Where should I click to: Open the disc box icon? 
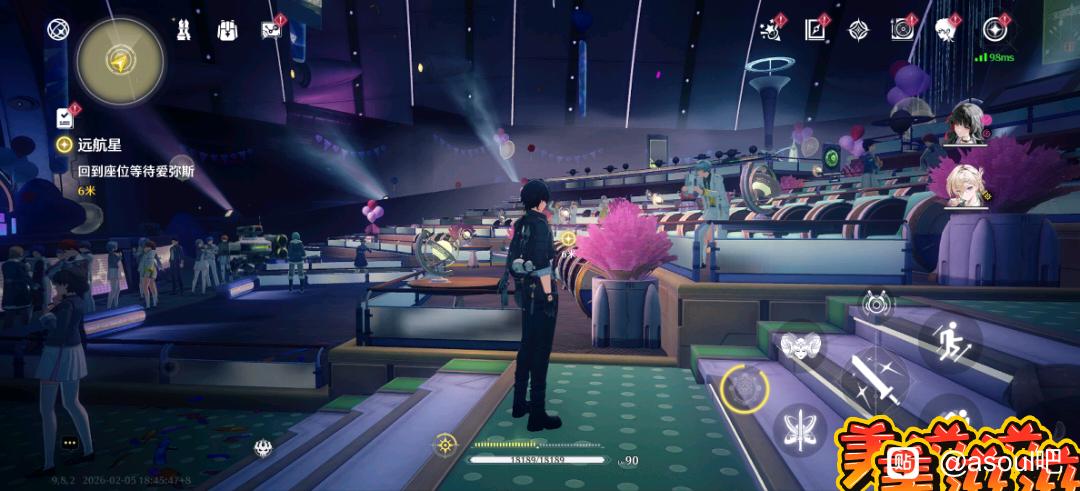[902, 30]
